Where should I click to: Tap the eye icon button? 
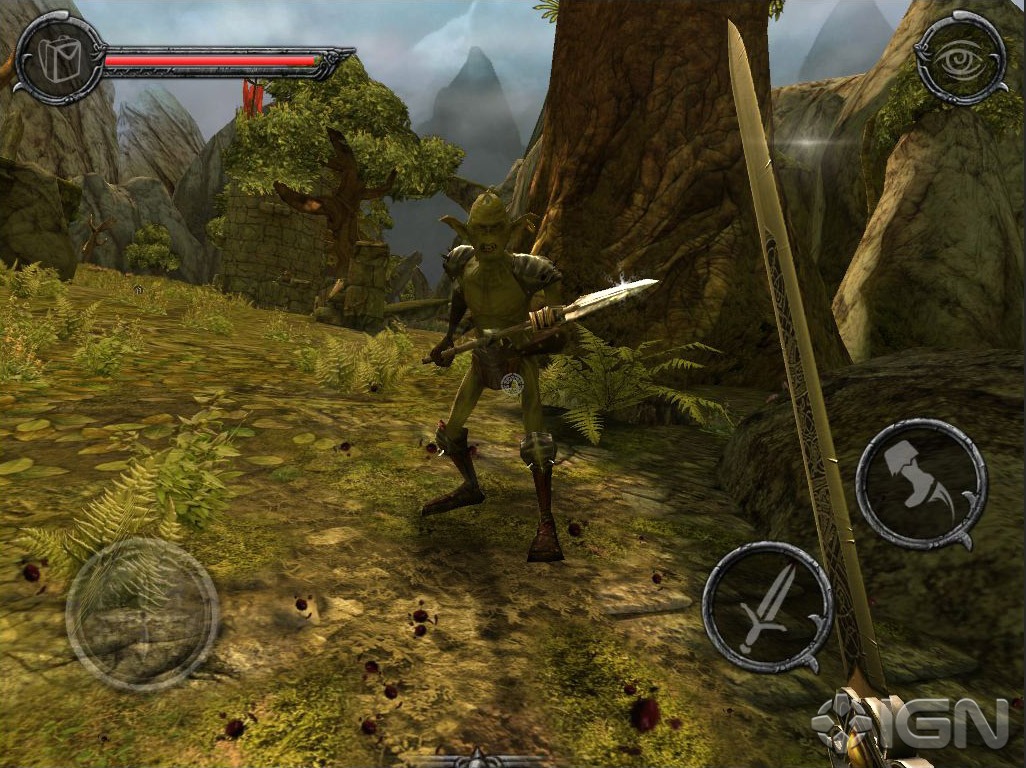point(961,59)
